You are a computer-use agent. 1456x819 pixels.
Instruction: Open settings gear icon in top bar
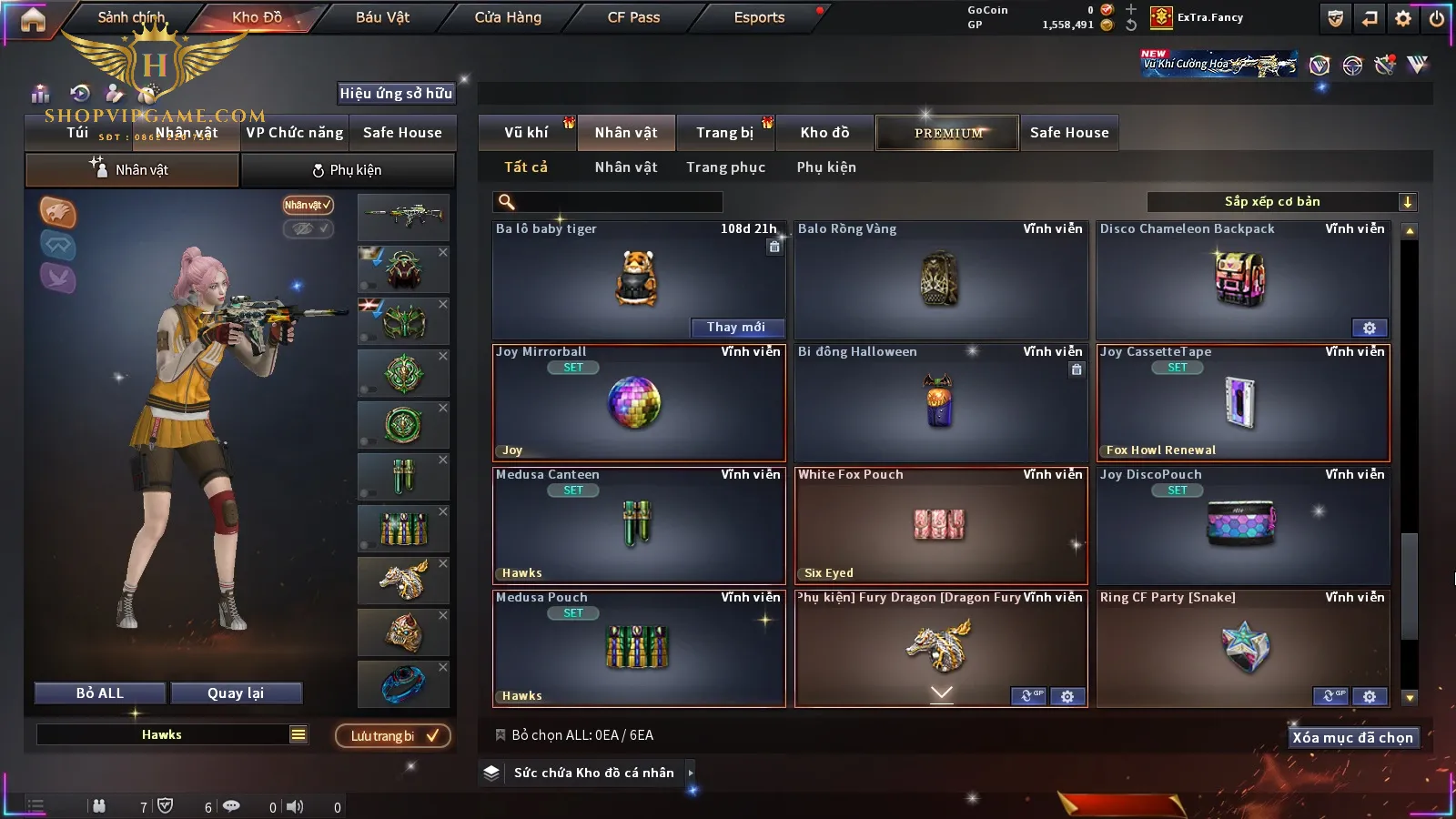coord(1402,18)
